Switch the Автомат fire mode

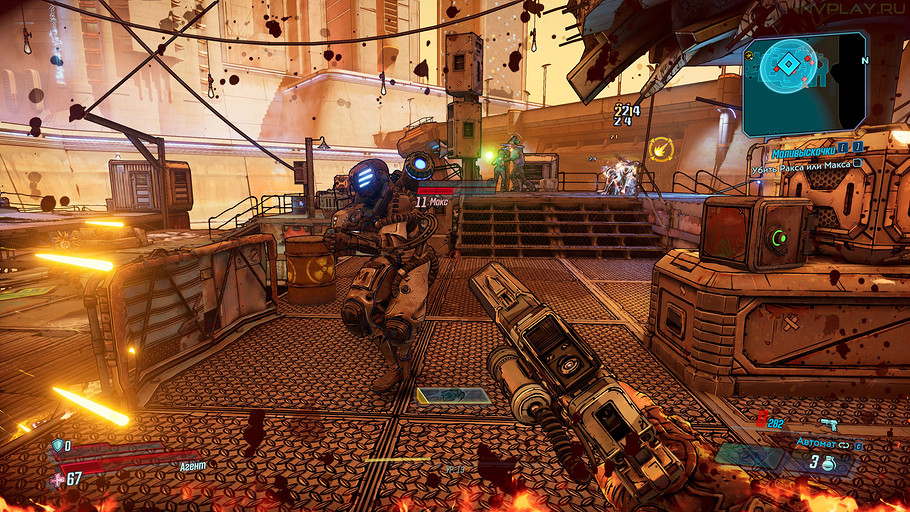point(844,441)
